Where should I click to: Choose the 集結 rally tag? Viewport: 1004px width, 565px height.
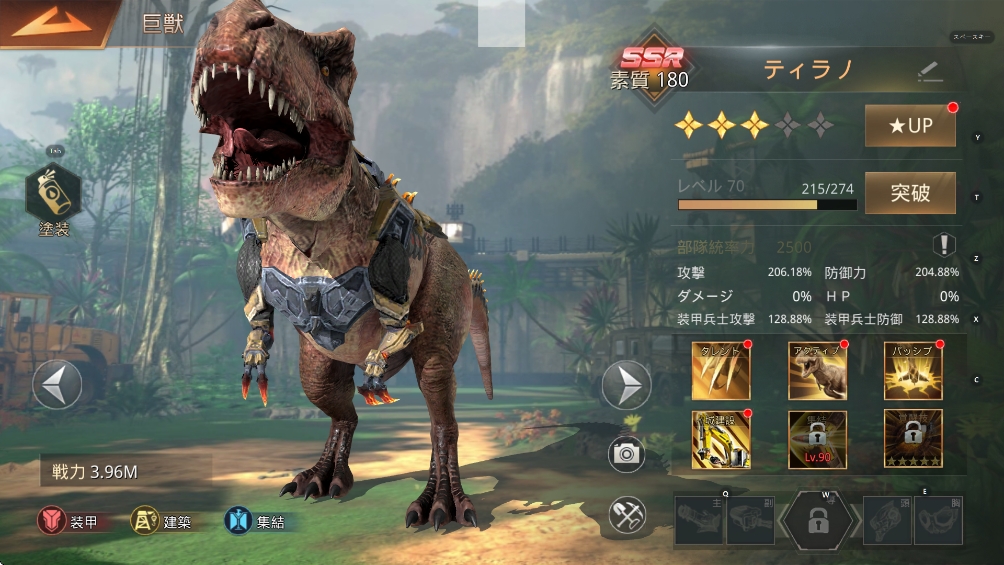pyautogui.click(x=257, y=521)
